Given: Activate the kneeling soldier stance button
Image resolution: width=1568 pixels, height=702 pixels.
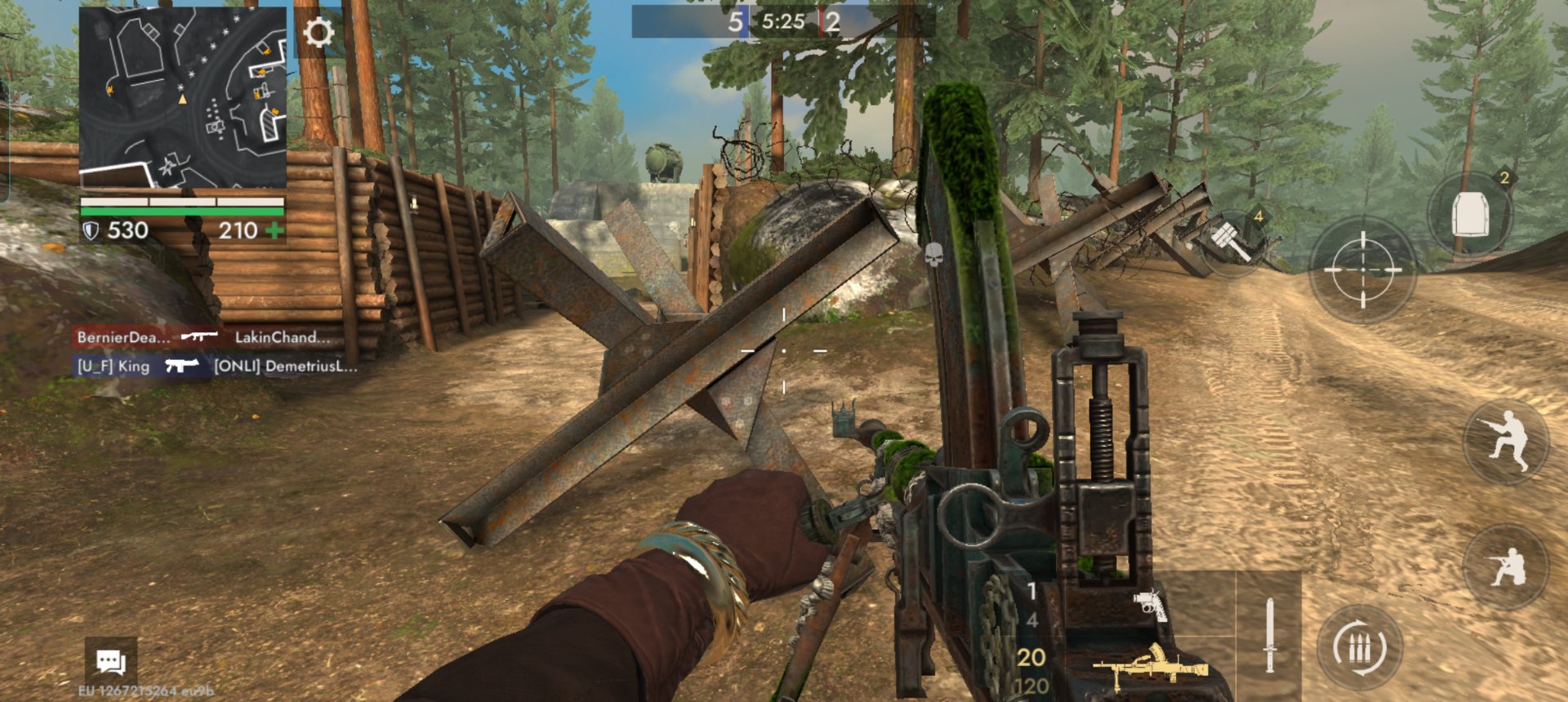Looking at the screenshot, I should point(1507,567).
